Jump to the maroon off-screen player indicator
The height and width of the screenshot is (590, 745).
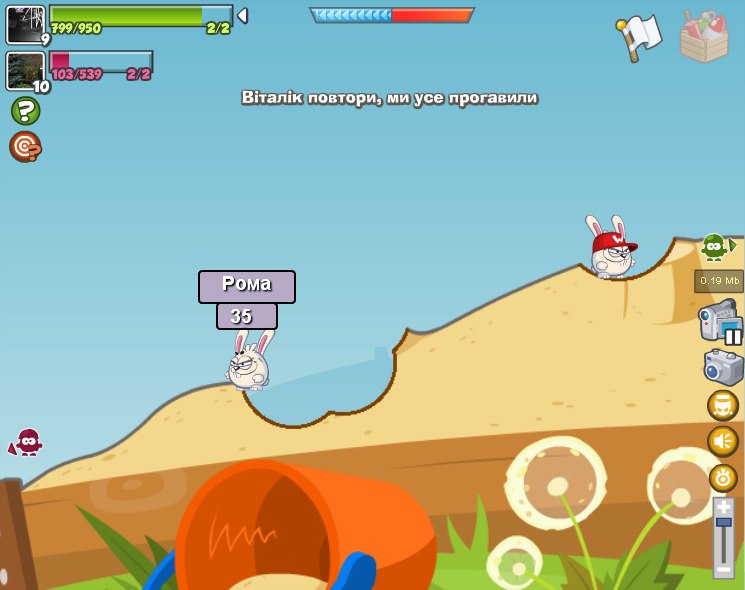point(27,442)
